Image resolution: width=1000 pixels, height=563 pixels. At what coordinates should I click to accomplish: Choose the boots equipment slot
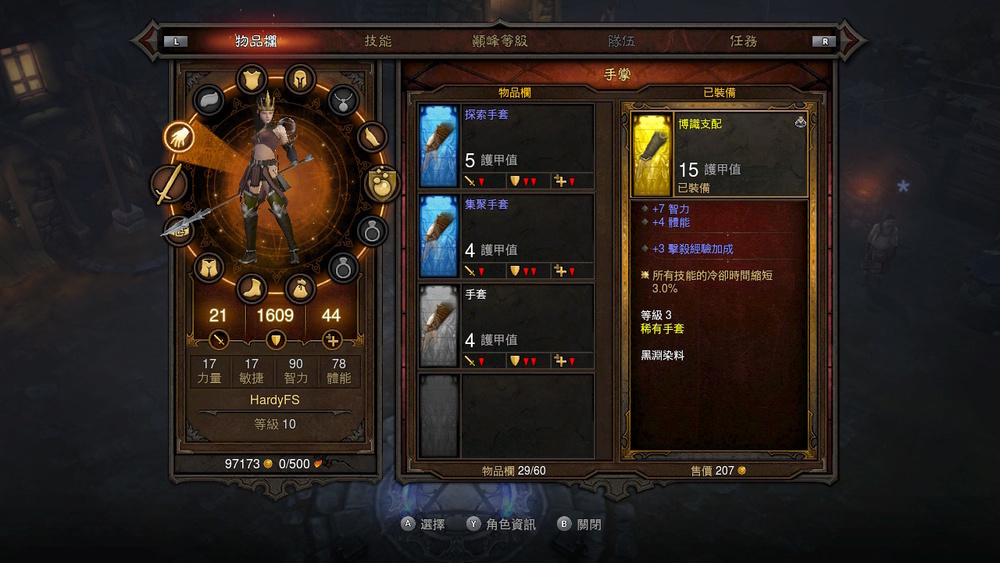tap(251, 289)
